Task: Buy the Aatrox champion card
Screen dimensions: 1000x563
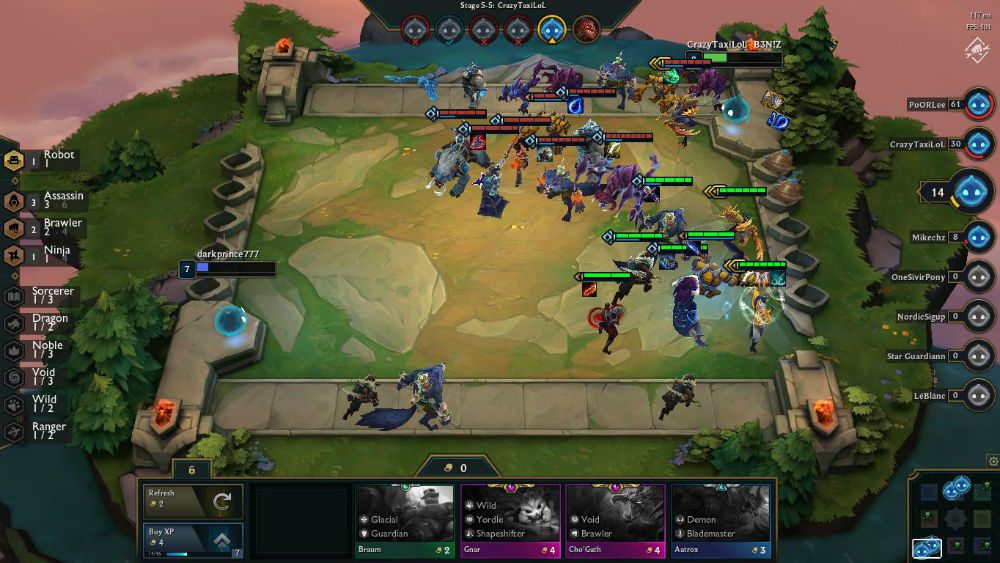Action: click(x=720, y=522)
